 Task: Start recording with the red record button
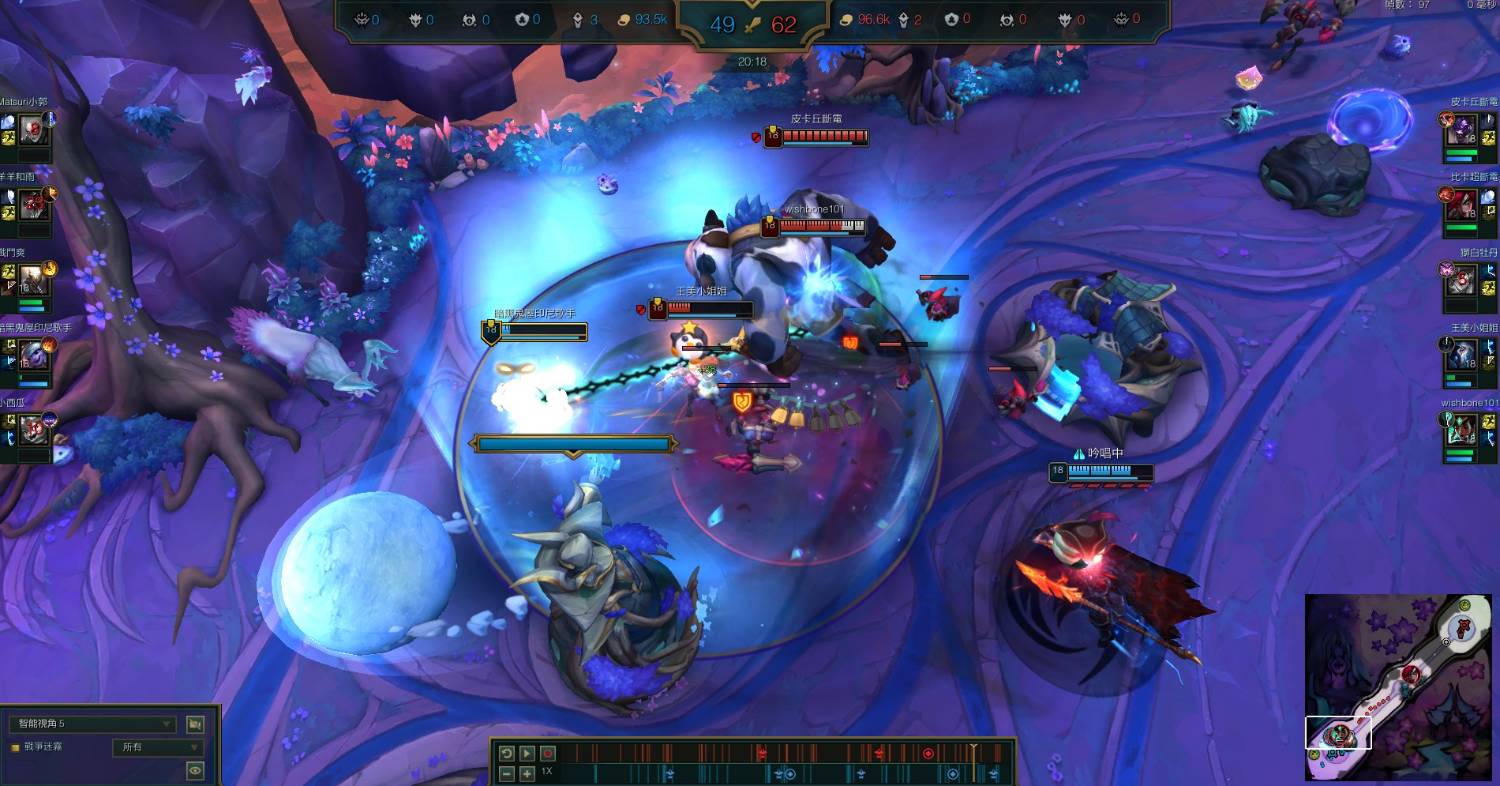(x=548, y=753)
